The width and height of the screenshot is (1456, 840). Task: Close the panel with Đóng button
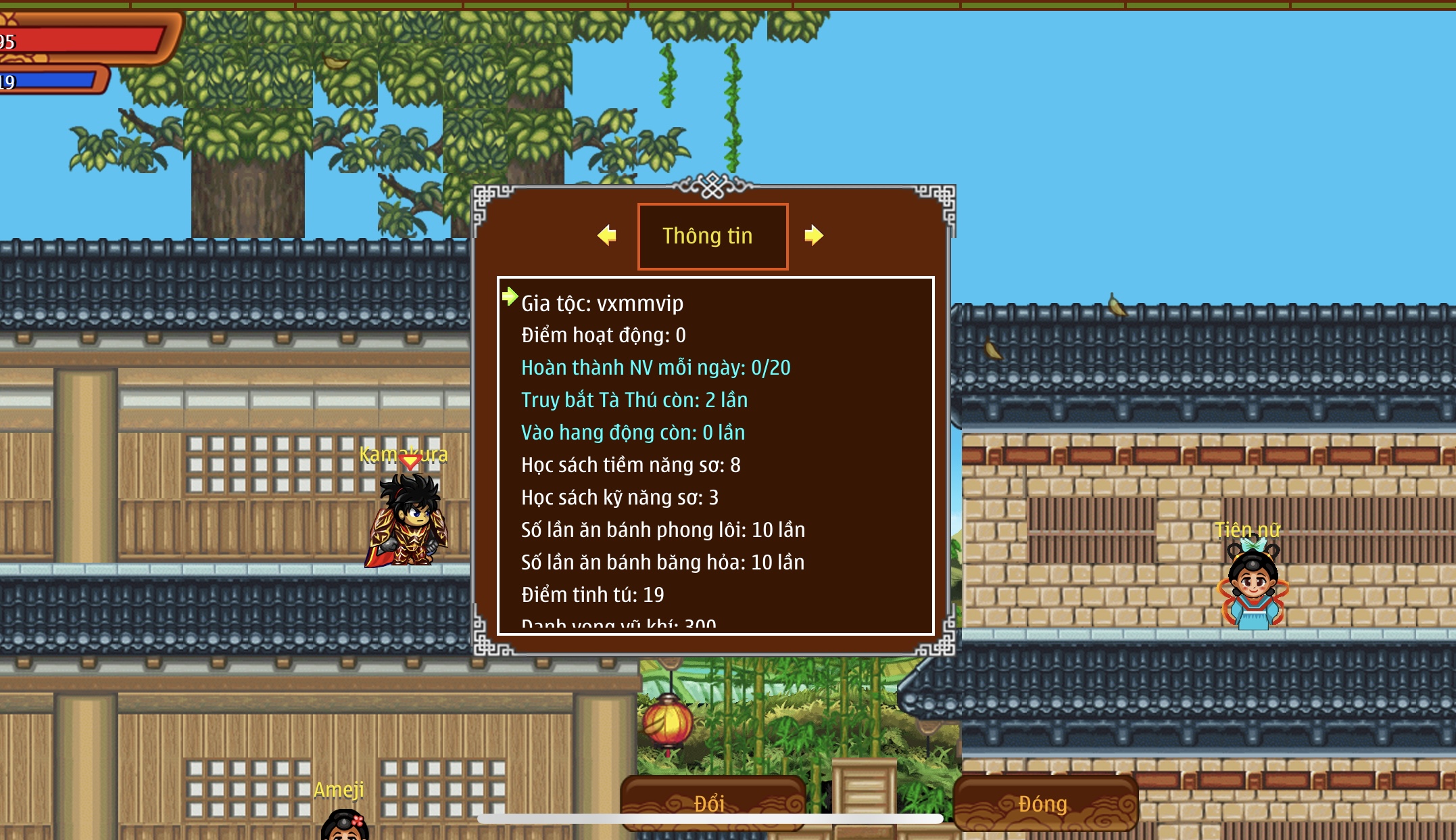click(x=1044, y=803)
